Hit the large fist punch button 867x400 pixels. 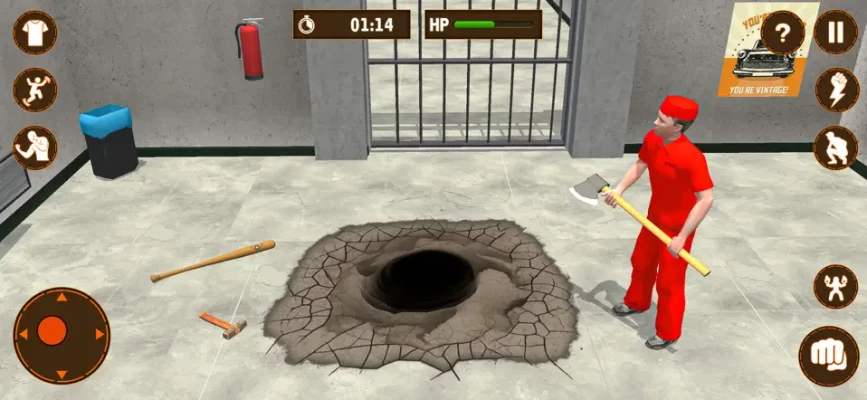point(829,356)
